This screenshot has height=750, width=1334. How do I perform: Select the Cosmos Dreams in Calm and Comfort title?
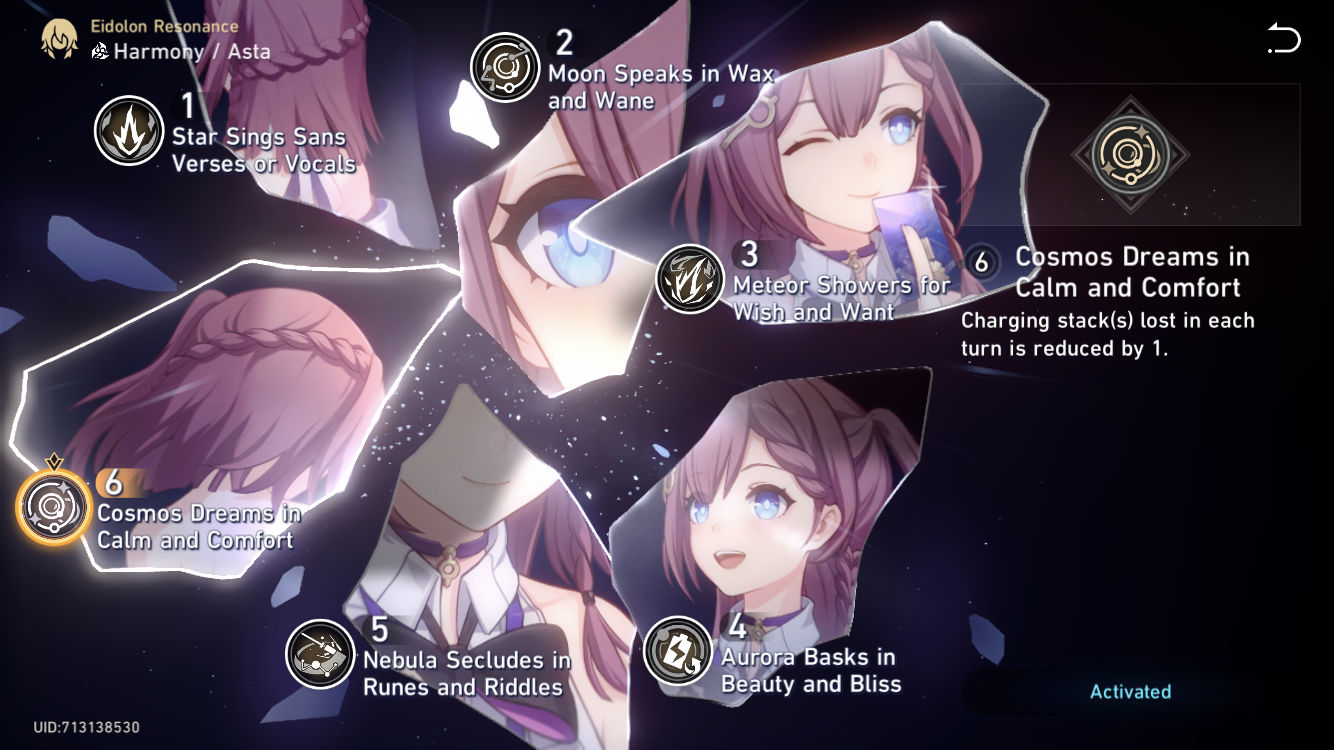pyautogui.click(x=1131, y=272)
